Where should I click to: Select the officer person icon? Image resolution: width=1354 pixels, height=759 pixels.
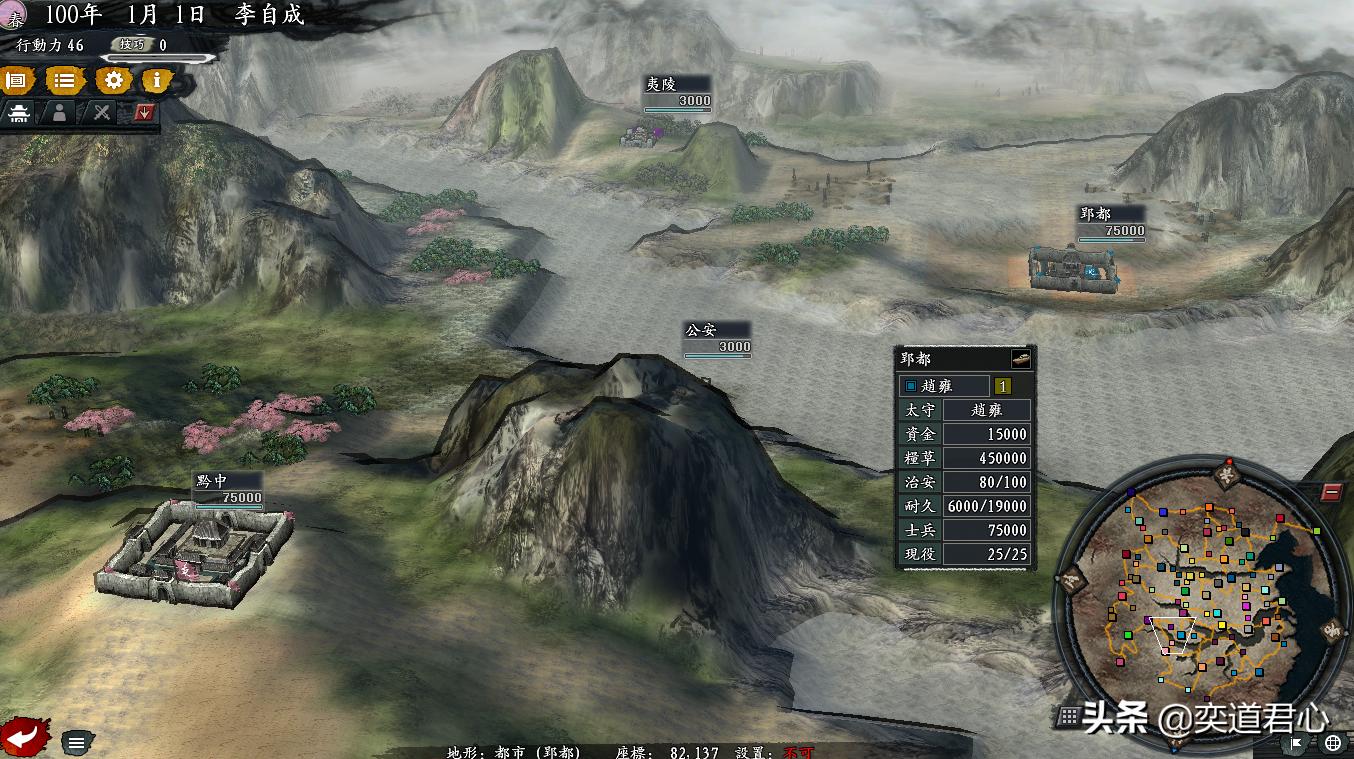[60, 113]
